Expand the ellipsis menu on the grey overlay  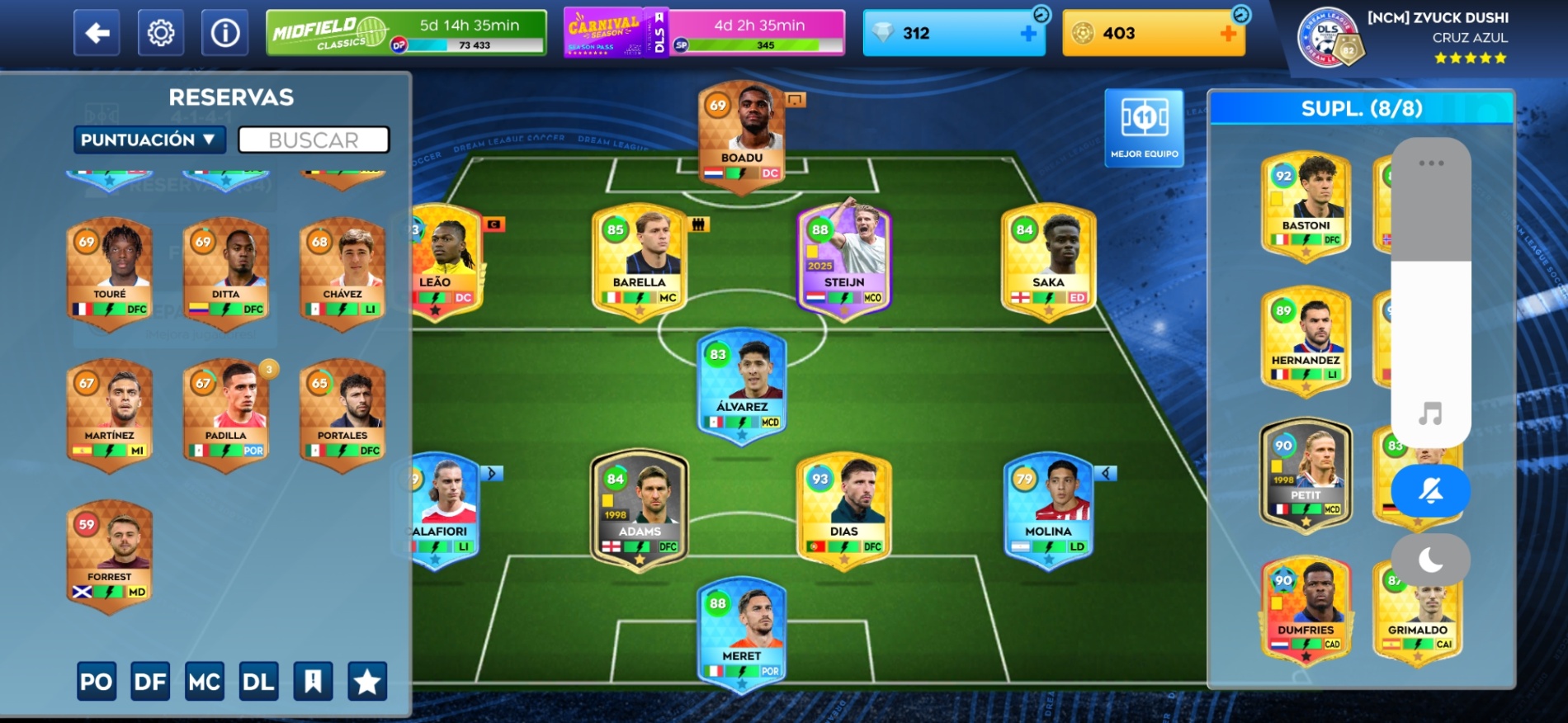point(1430,163)
